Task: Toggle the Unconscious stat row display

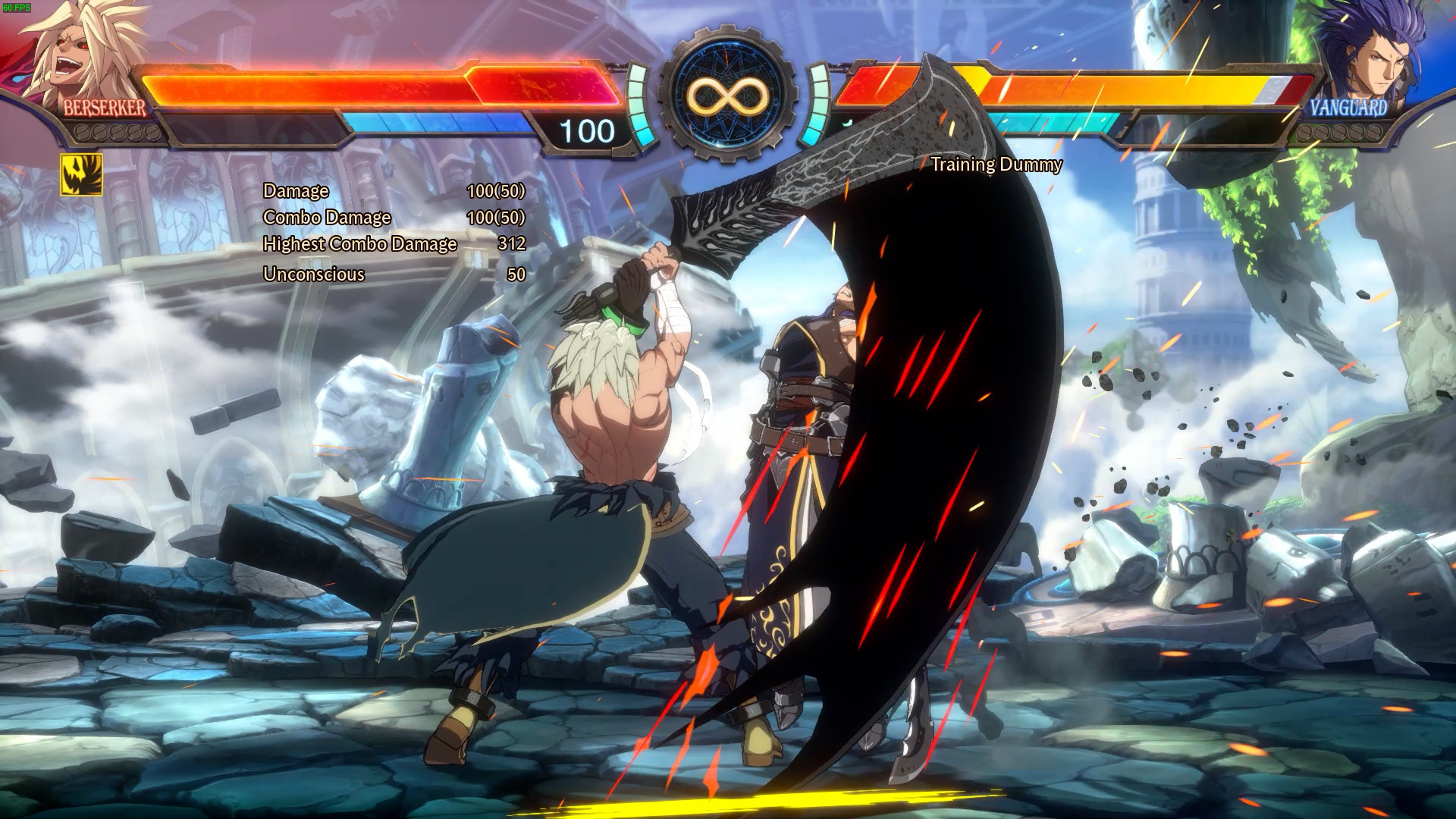Action: coord(313,275)
